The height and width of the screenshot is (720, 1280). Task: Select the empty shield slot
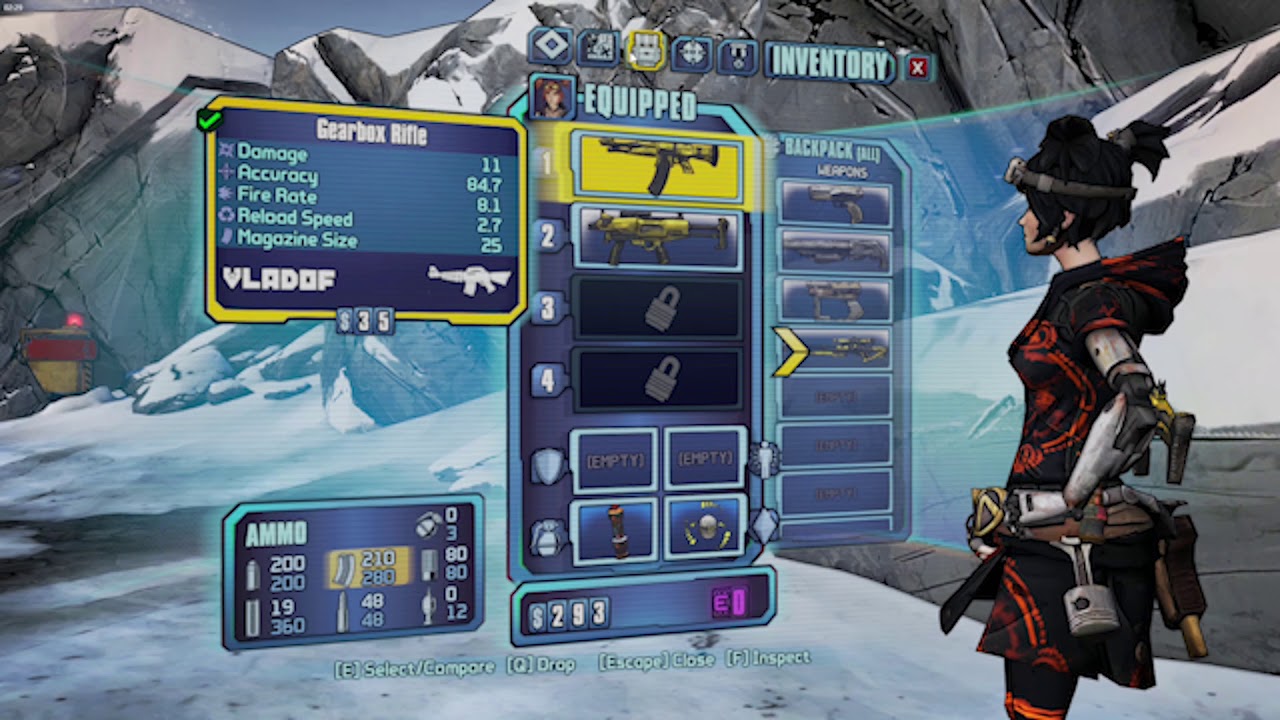tap(614, 460)
